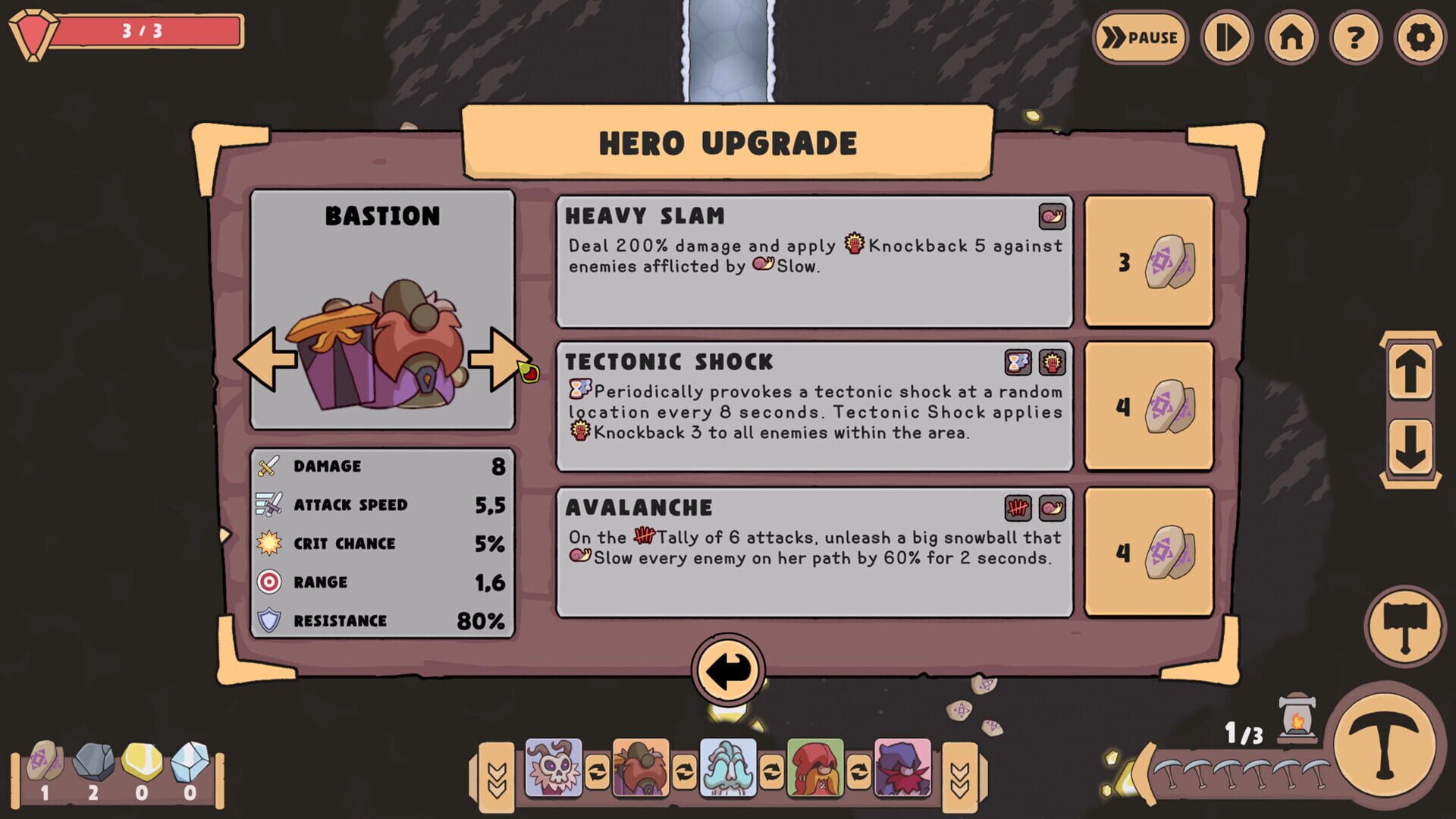Purchase the Heavy Slam upgrade

[x=1150, y=261]
